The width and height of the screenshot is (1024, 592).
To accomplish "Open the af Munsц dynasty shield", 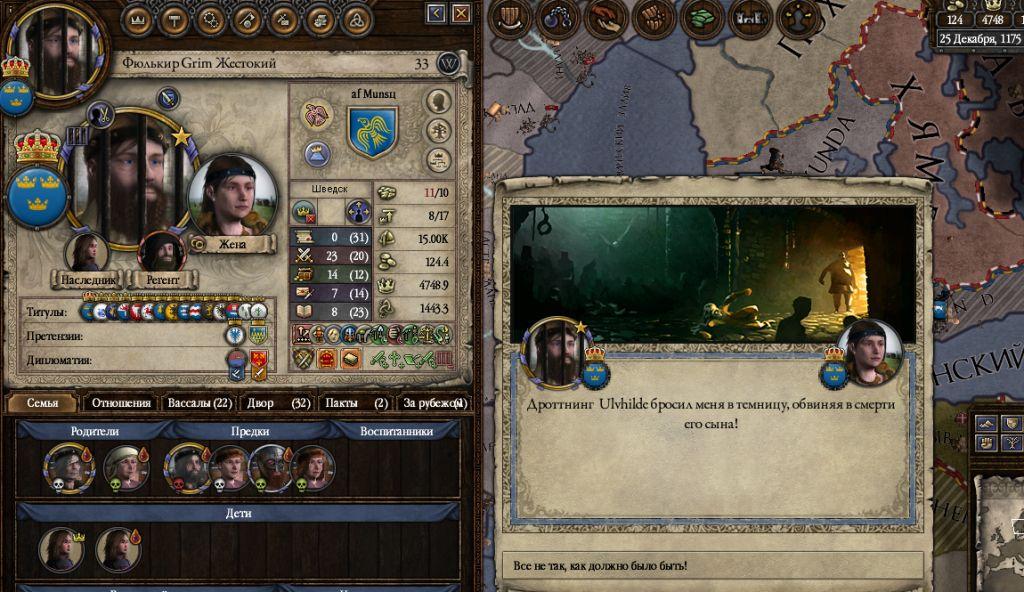I will coord(373,132).
